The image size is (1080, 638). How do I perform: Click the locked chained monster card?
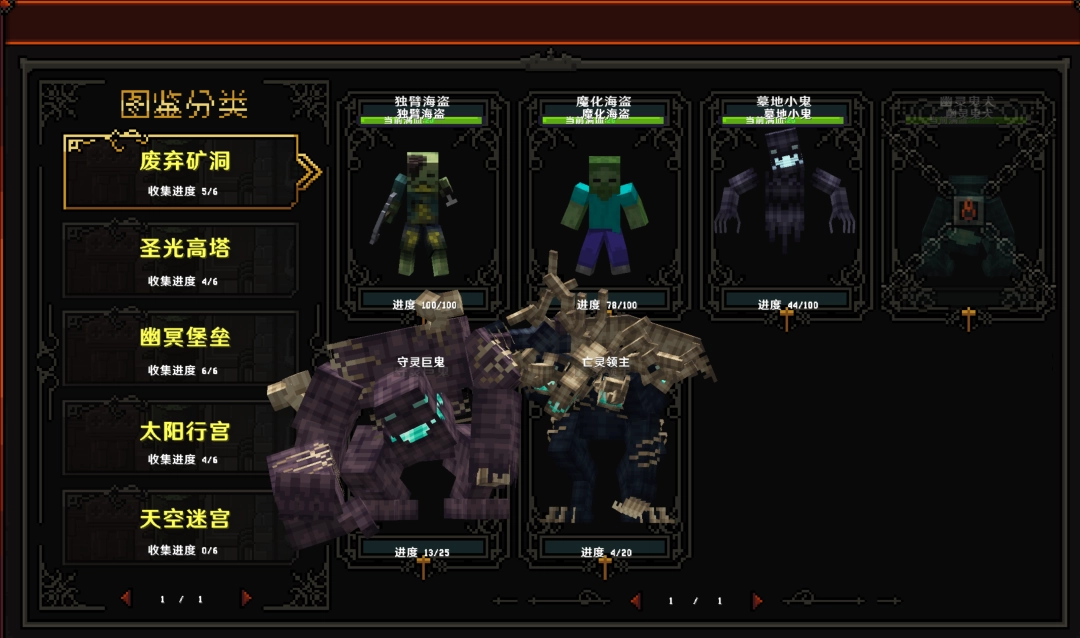967,206
